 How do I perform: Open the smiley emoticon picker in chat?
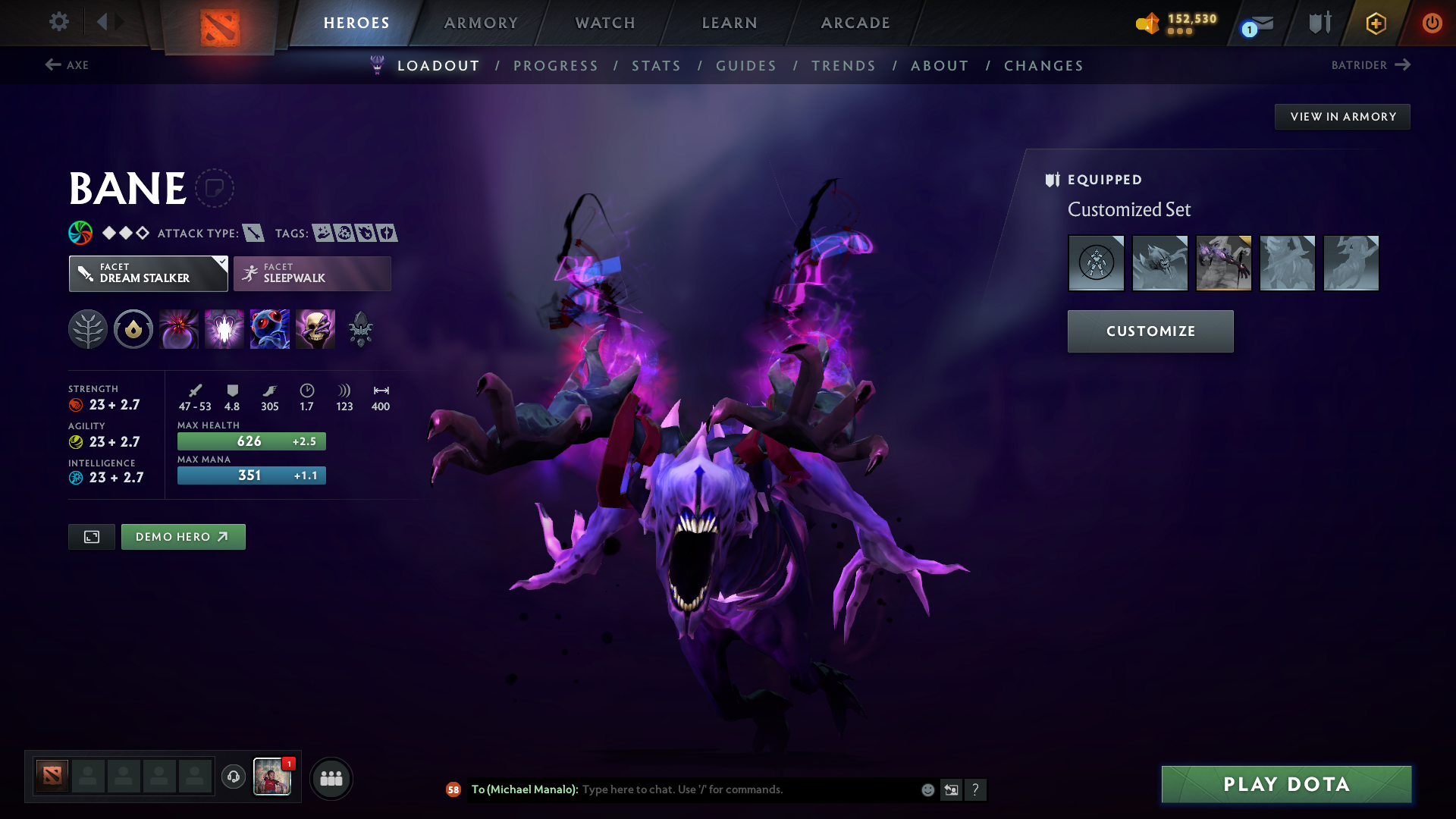tap(927, 789)
